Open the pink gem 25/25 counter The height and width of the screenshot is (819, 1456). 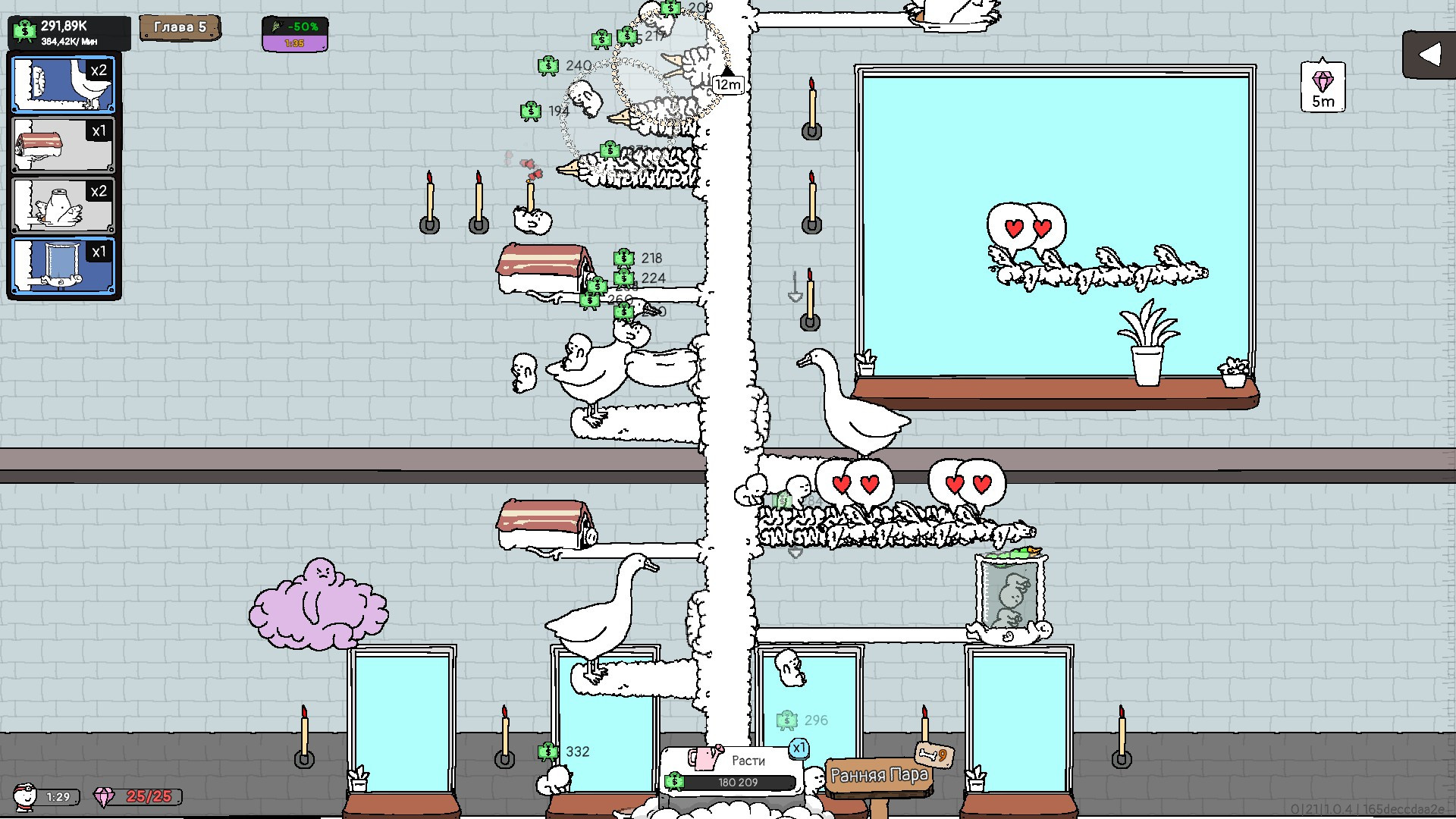point(138,796)
